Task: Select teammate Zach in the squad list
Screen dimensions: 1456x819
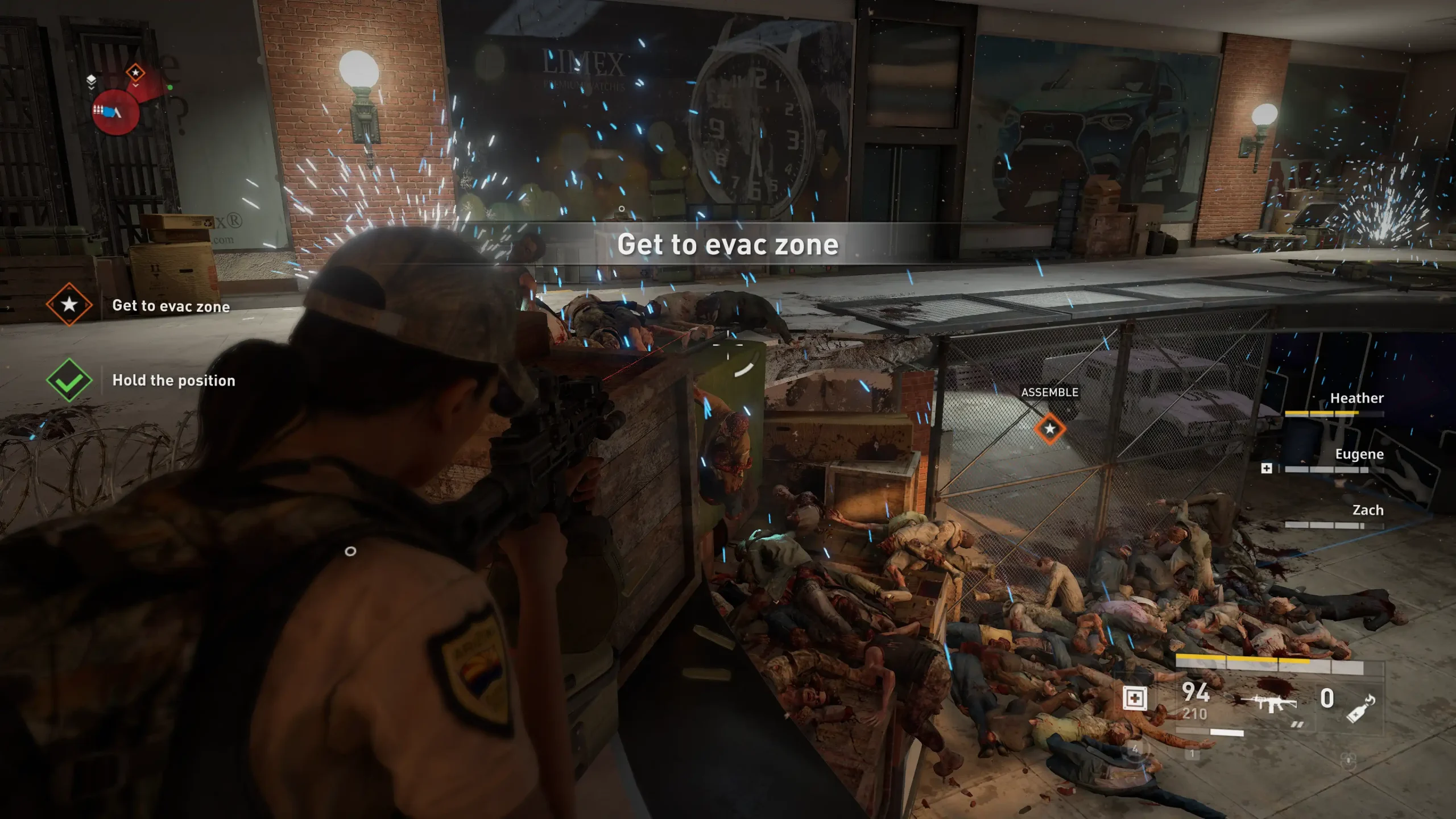Action: point(1367,510)
